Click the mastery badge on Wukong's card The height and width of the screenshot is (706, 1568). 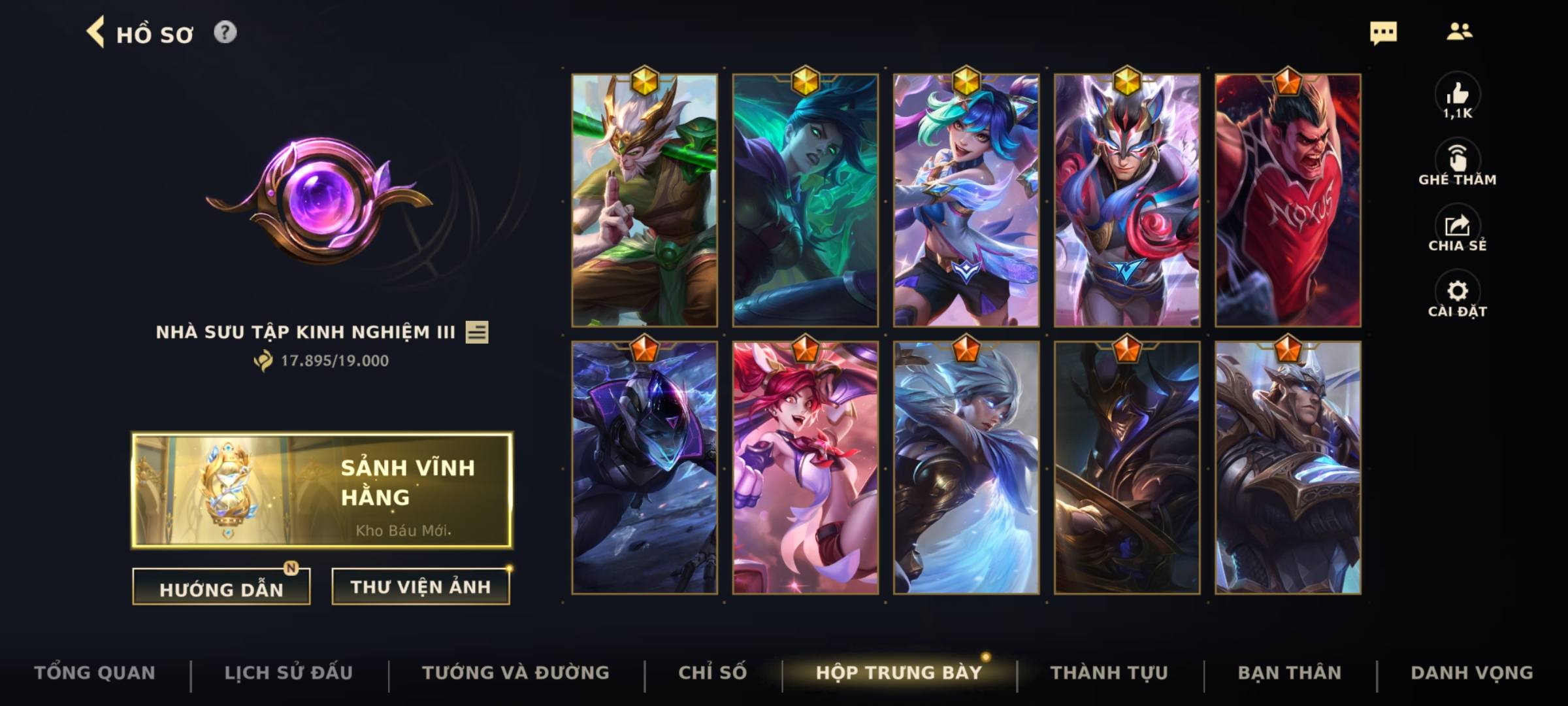(644, 80)
